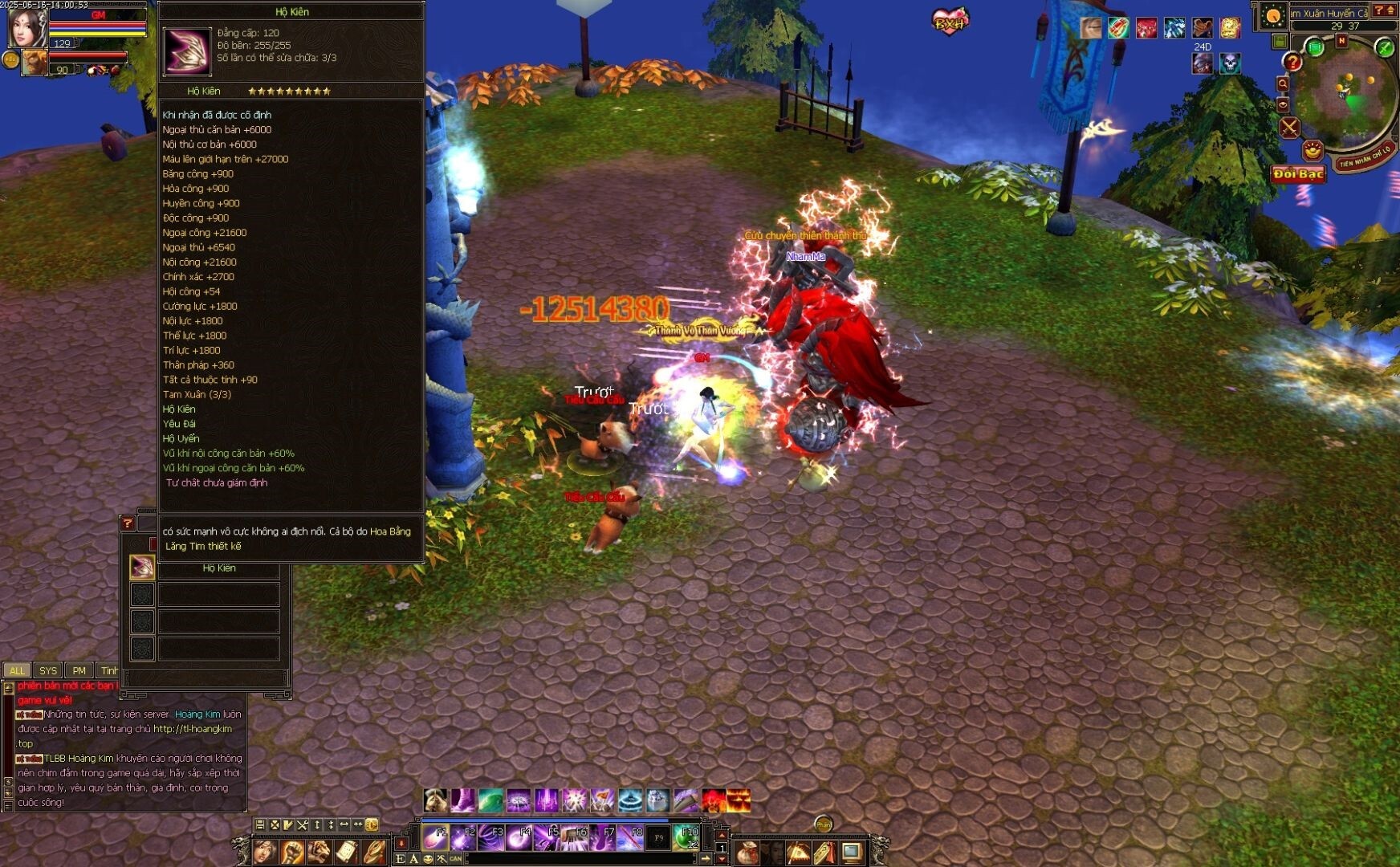Select the PM chat tab
Image resolution: width=1400 pixels, height=867 pixels.
tap(79, 670)
